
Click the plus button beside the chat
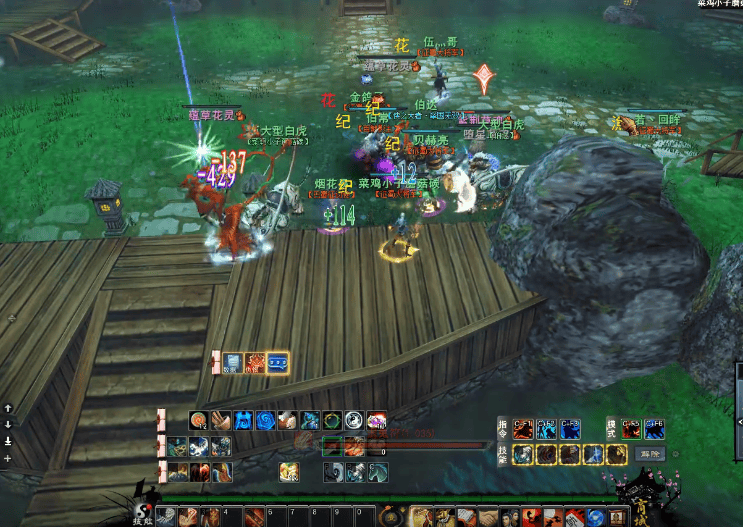coord(8,457)
